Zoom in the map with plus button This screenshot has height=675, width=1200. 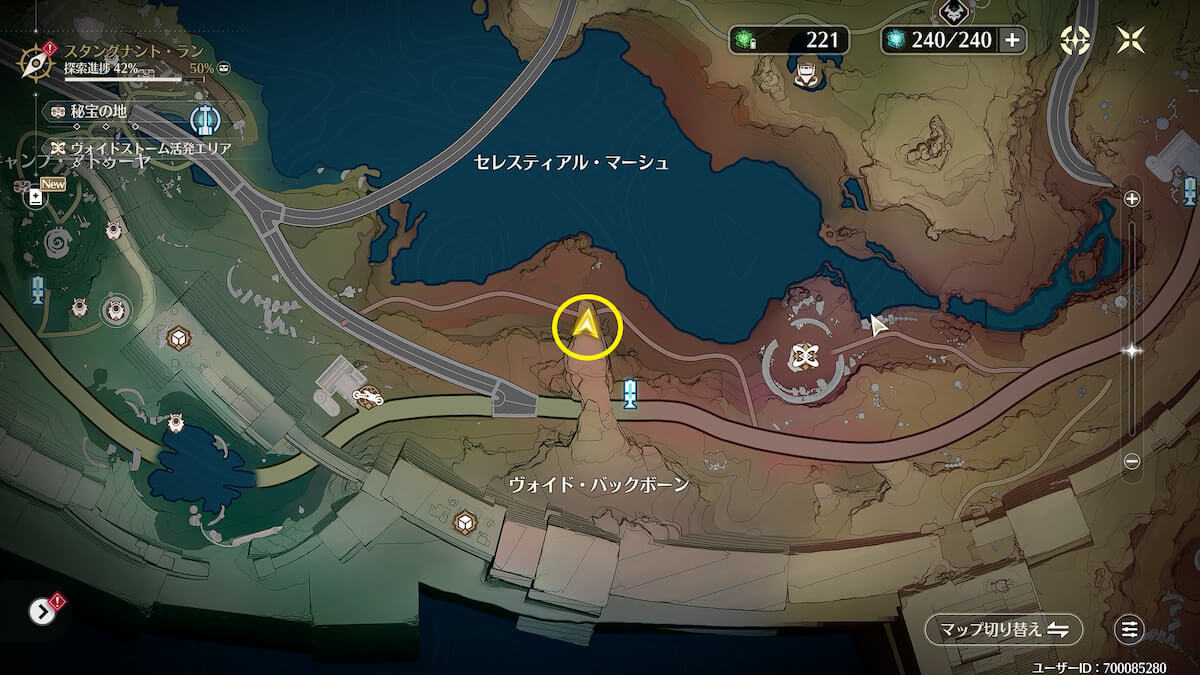click(x=1132, y=199)
